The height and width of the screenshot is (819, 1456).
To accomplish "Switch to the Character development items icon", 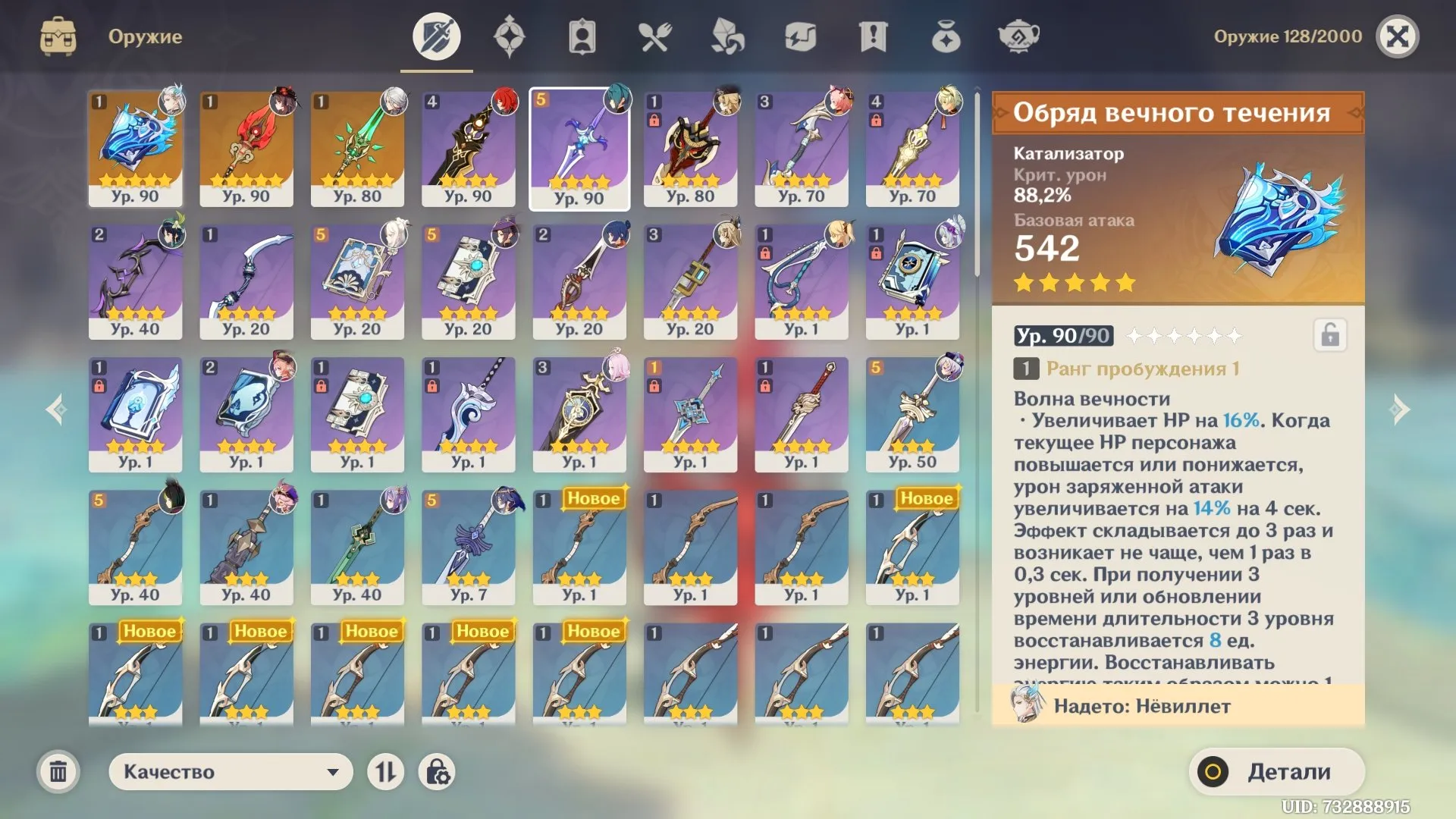I will click(581, 35).
